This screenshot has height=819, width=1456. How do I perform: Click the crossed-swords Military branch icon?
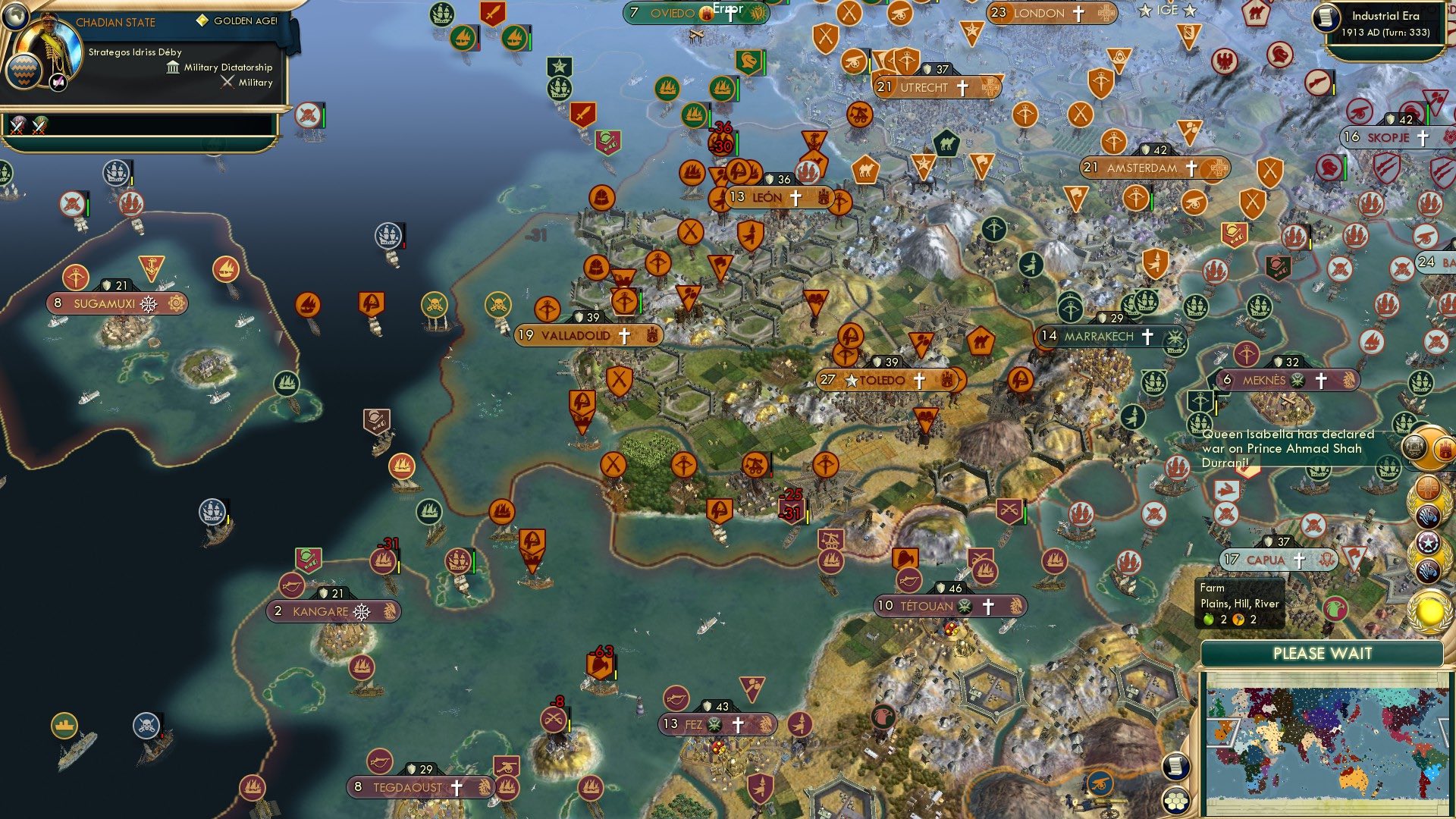(x=227, y=82)
